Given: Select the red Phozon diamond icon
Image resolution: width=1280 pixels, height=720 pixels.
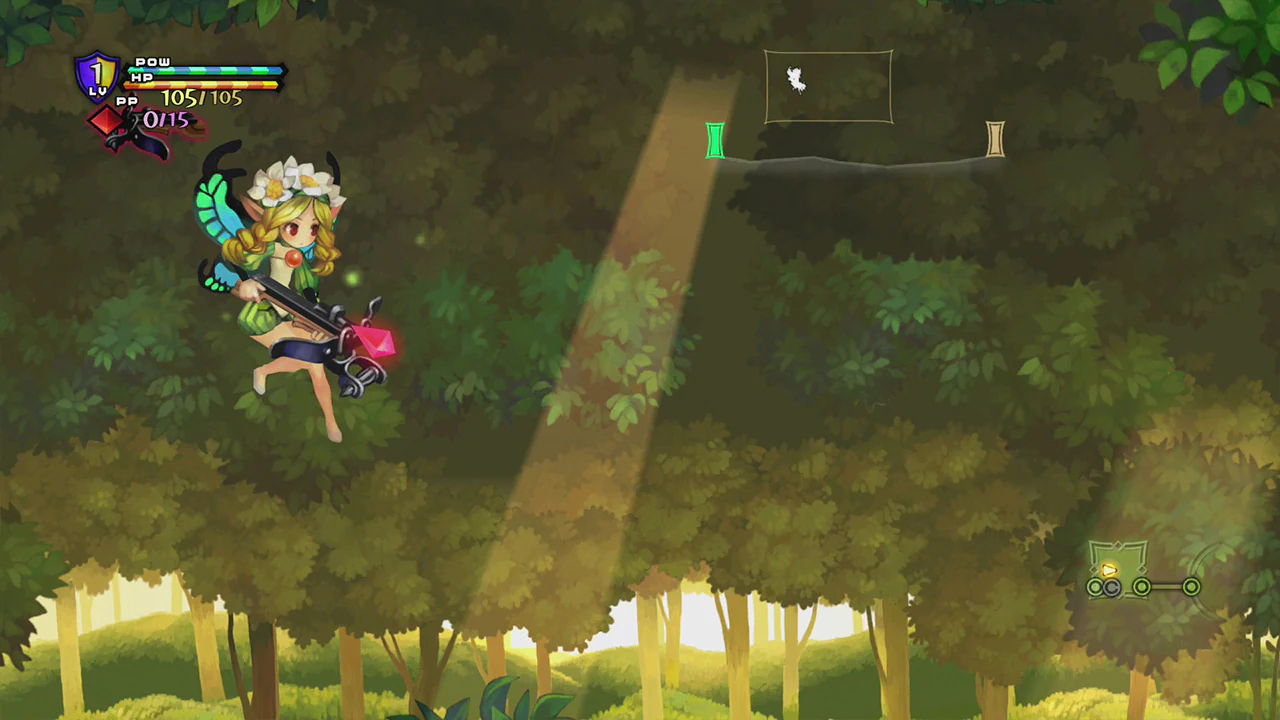Looking at the screenshot, I should coord(106,122).
